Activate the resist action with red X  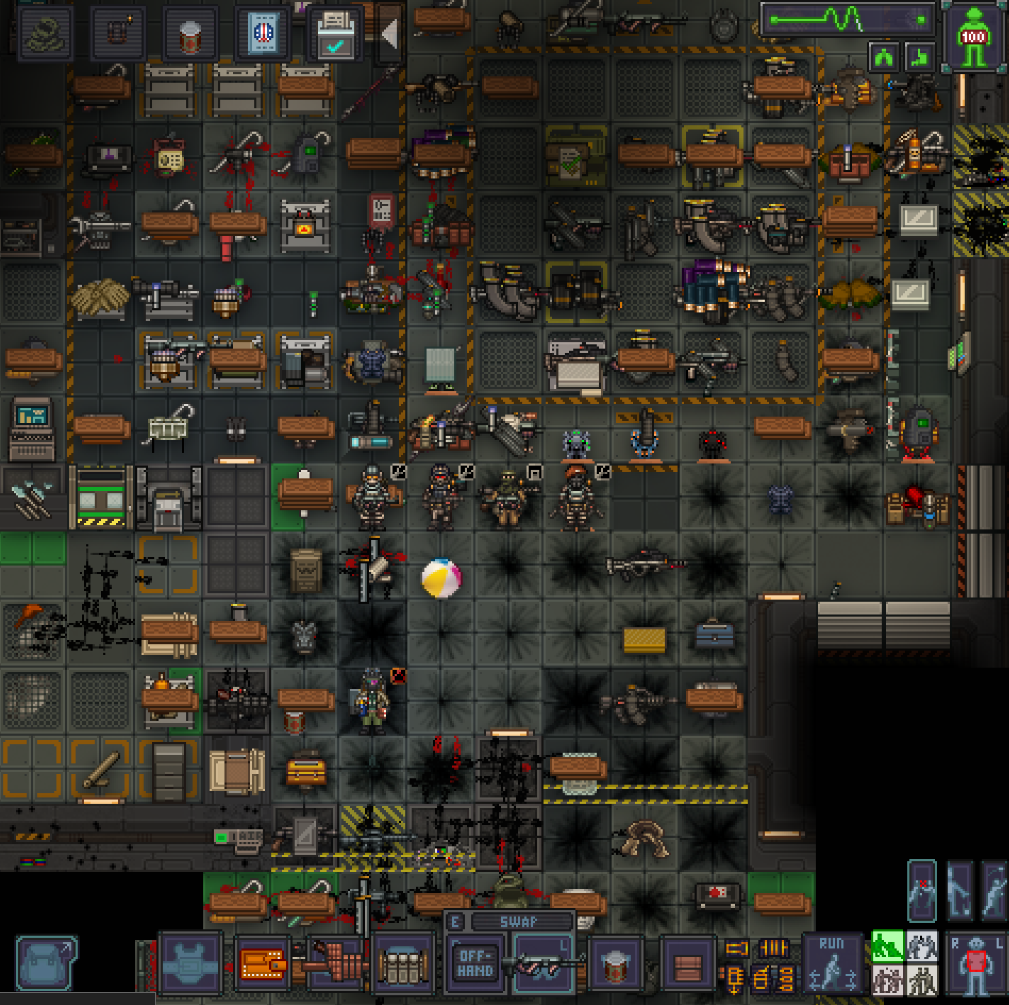click(921, 891)
